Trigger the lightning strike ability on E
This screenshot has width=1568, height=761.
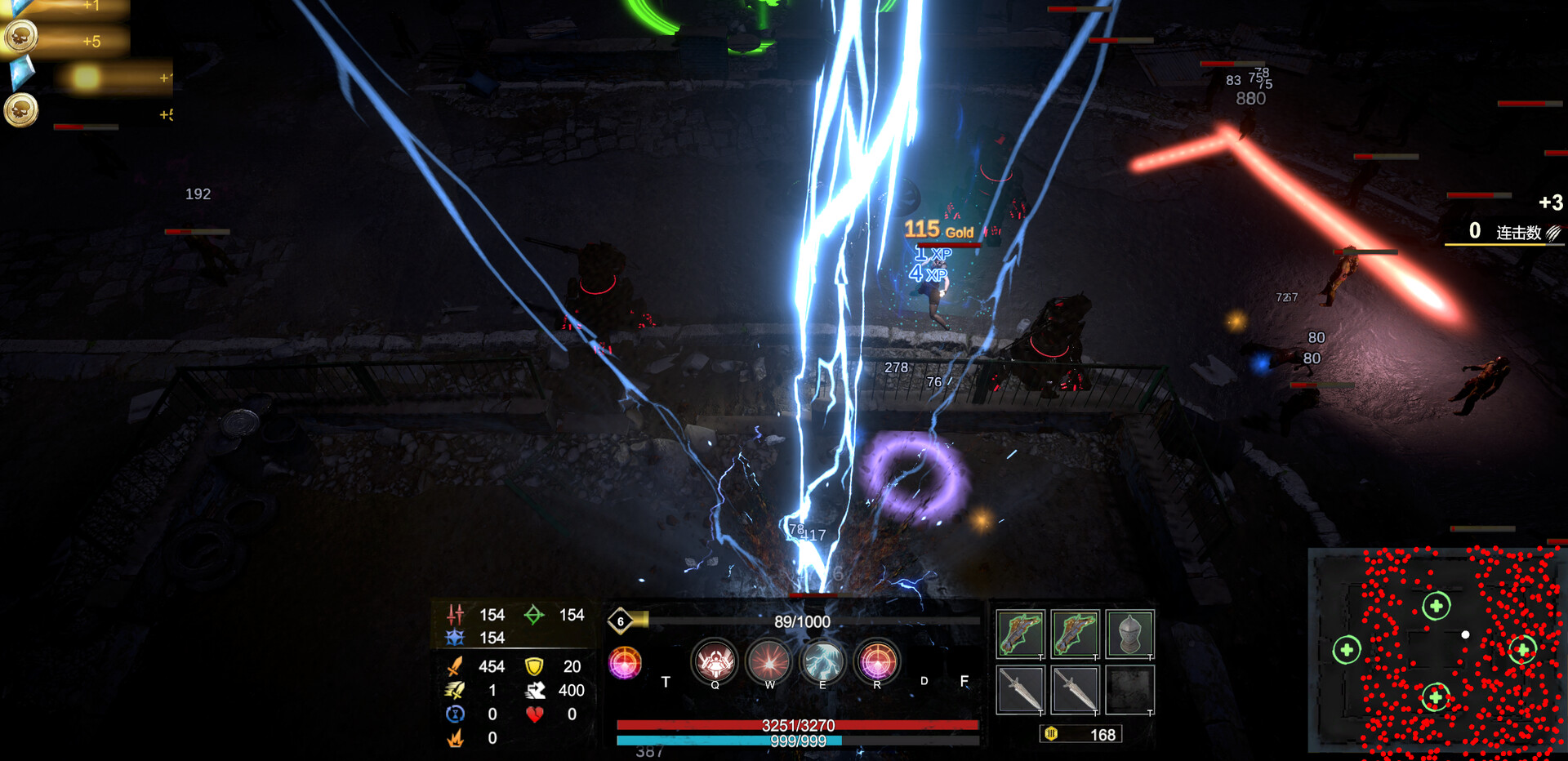pos(823,661)
